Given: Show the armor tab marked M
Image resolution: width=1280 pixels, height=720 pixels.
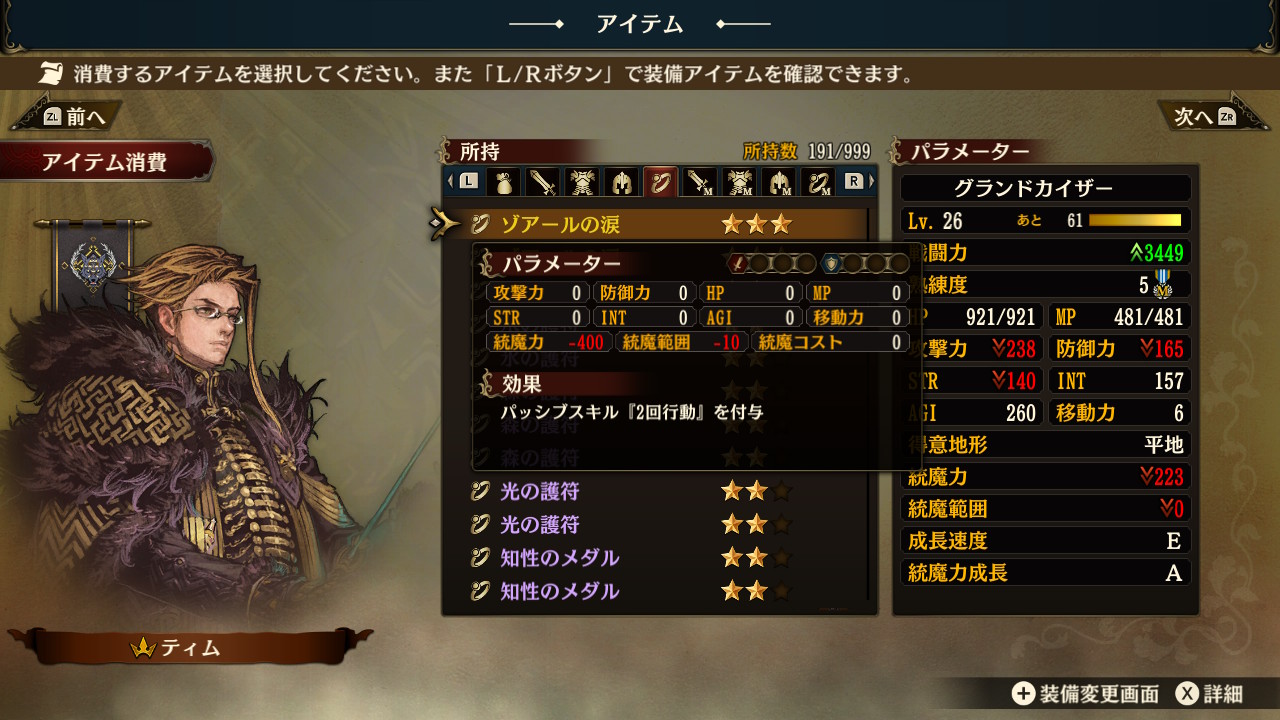Looking at the screenshot, I should click(740, 182).
